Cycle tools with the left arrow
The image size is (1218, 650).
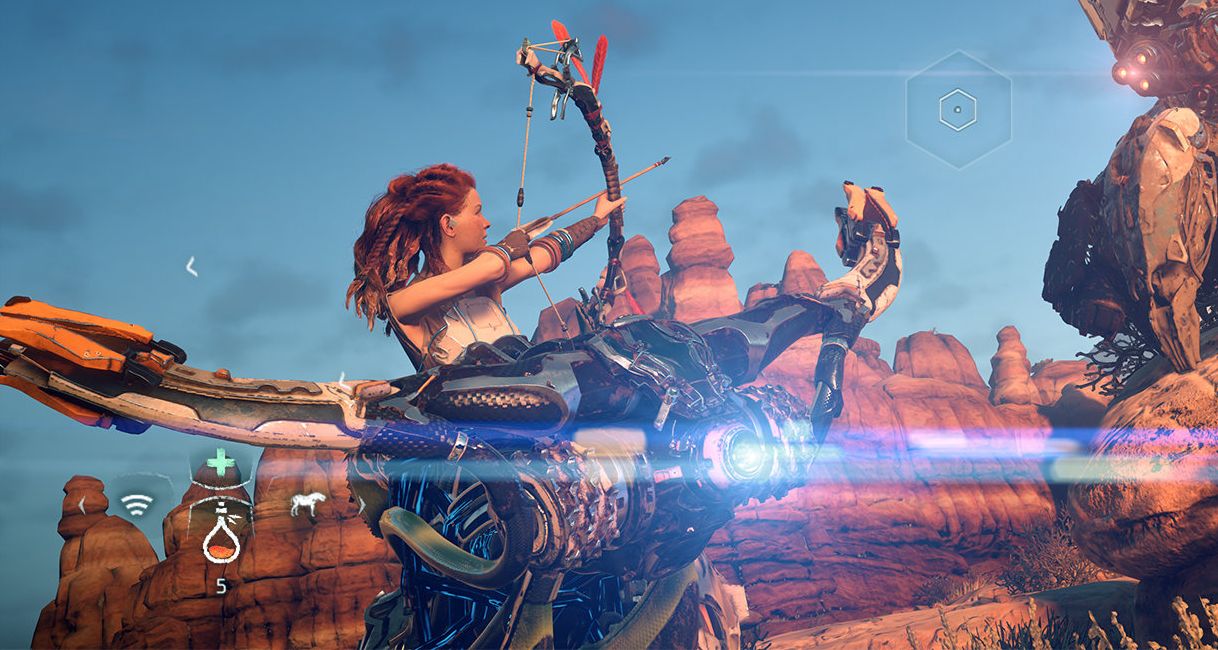(x=81, y=505)
